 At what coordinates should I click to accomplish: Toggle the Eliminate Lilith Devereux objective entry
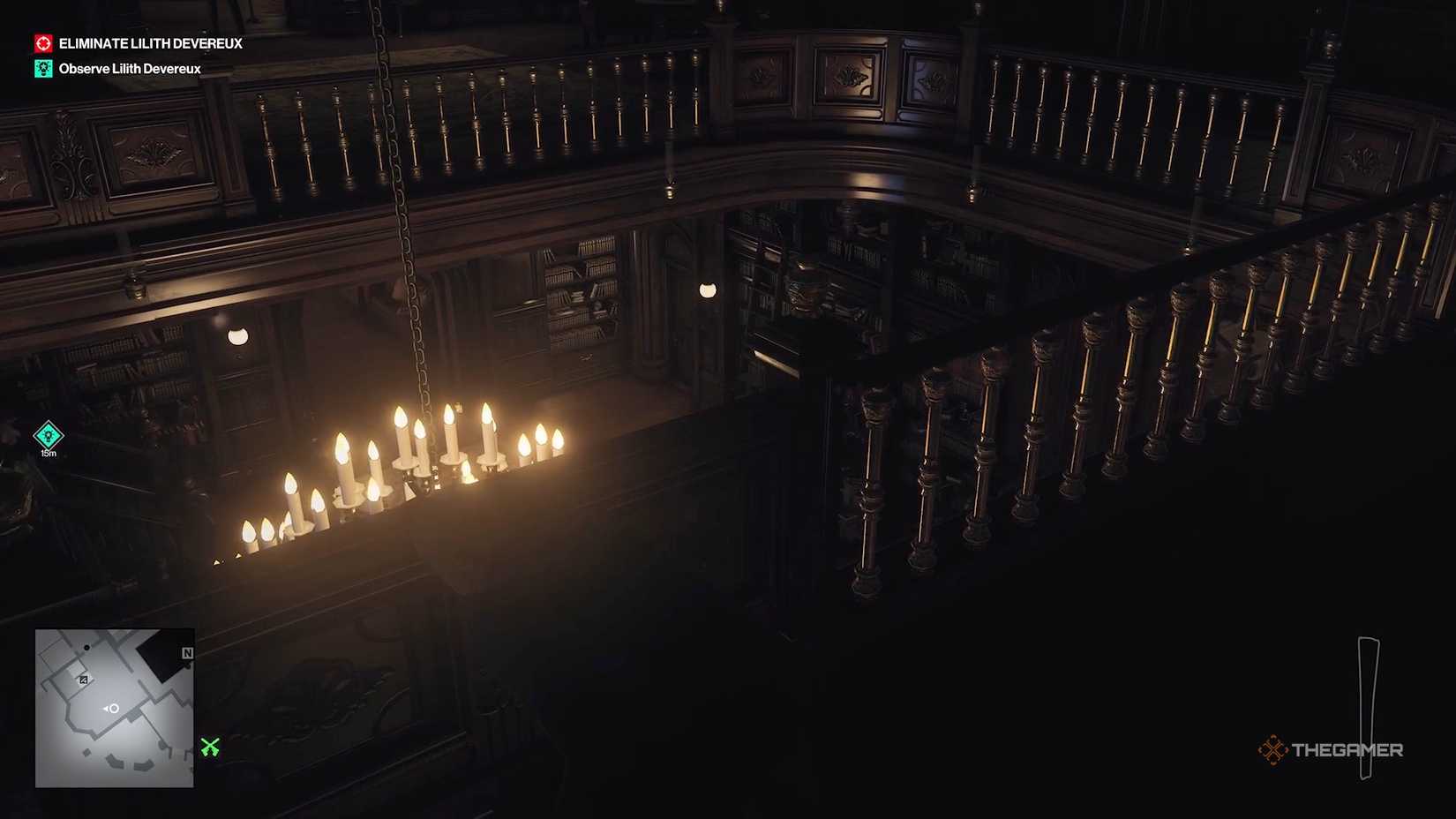[x=150, y=43]
